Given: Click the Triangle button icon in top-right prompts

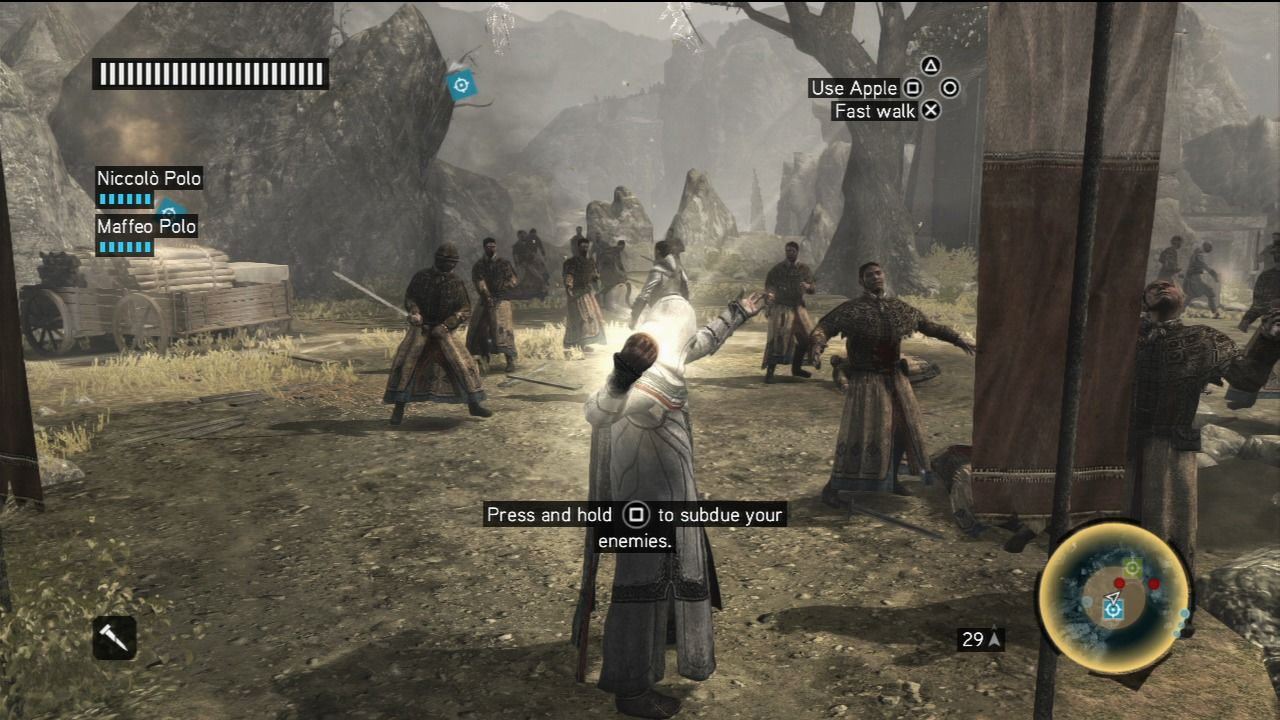Looking at the screenshot, I should coord(930,64).
